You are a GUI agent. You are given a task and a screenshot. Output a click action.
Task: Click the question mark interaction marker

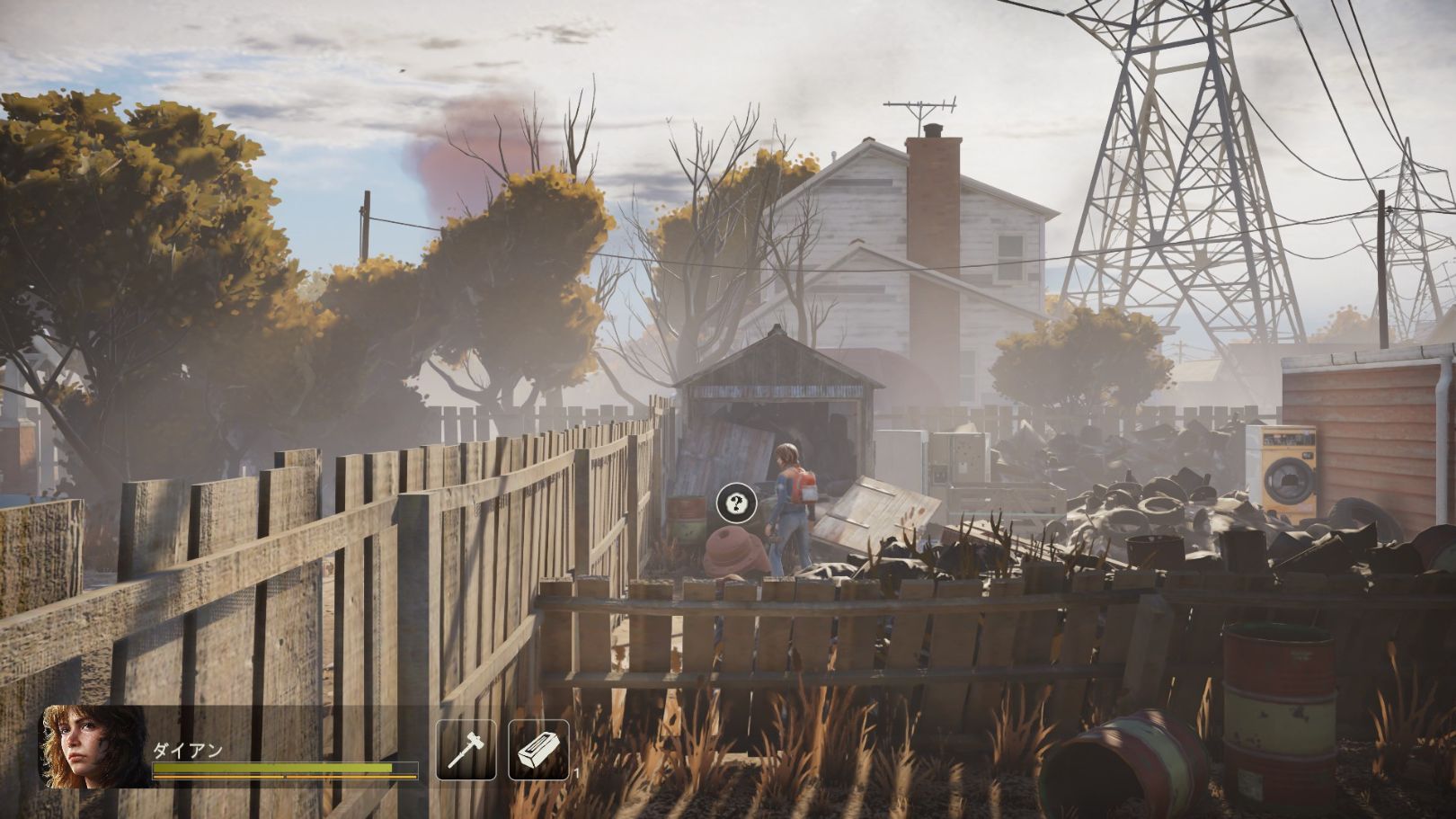pos(737,503)
